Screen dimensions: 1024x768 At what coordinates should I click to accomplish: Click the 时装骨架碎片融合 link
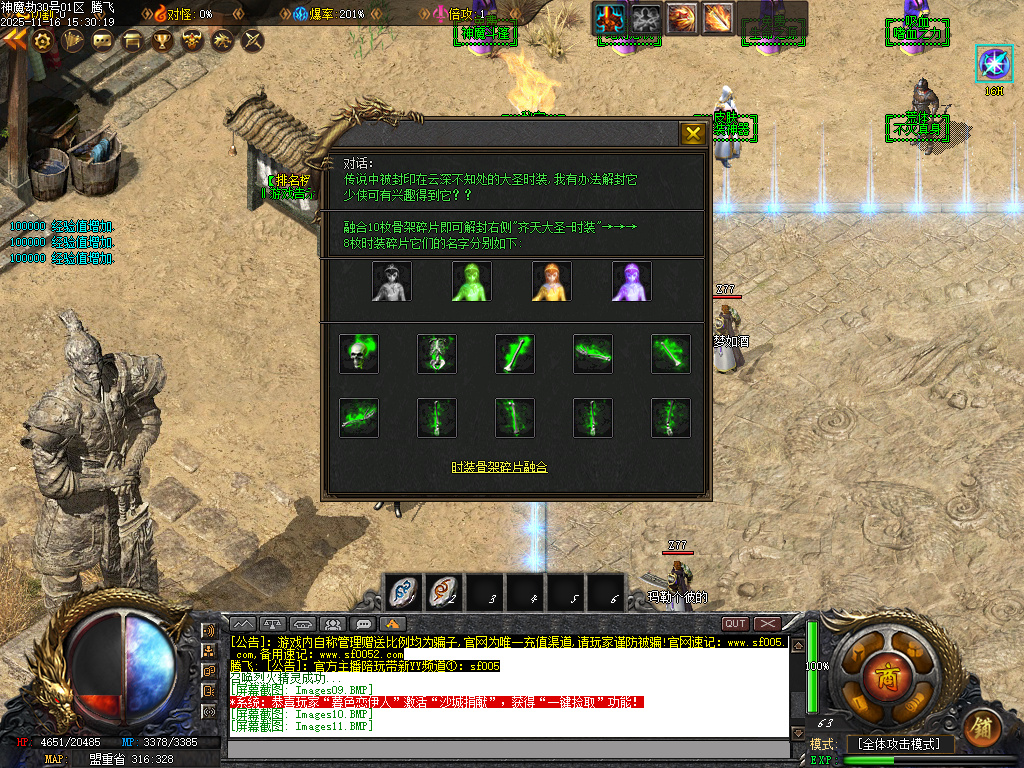pyautogui.click(x=499, y=467)
